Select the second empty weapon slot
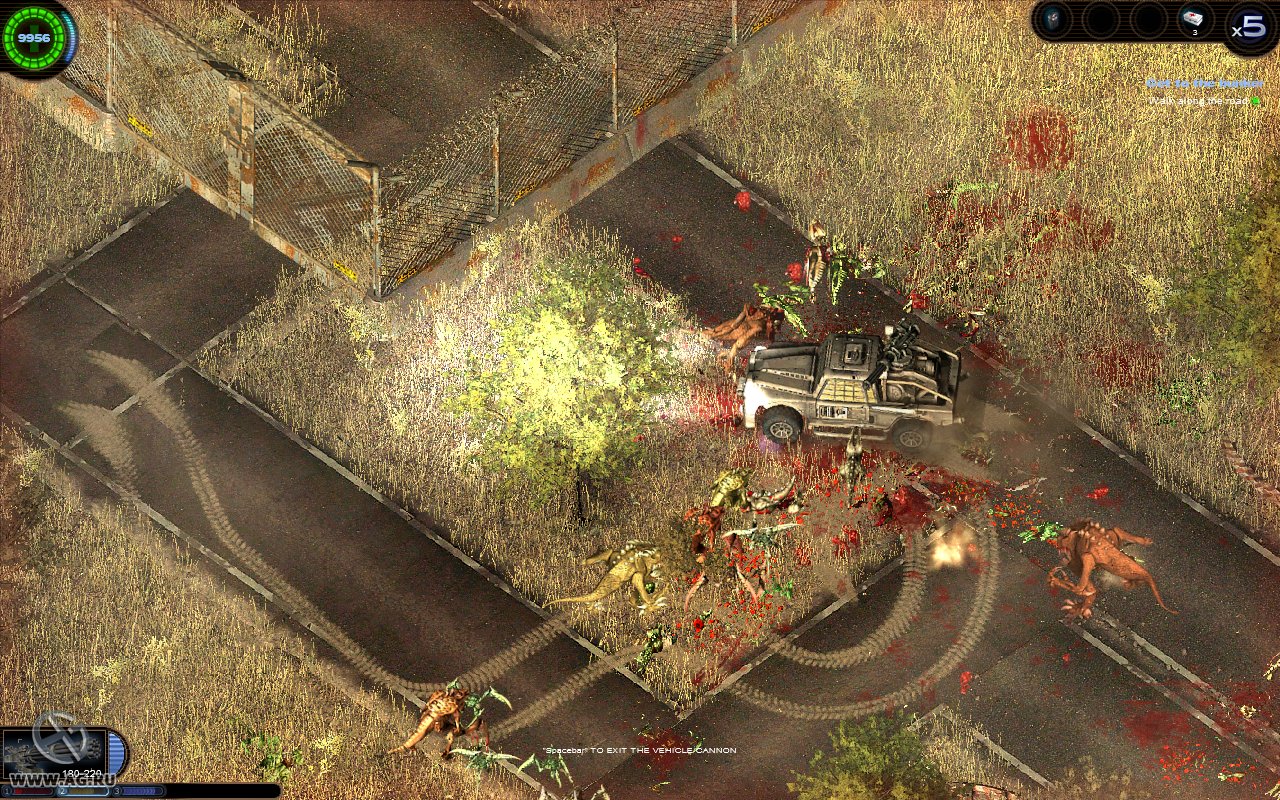Screen dimensions: 1280x800 [1101, 19]
